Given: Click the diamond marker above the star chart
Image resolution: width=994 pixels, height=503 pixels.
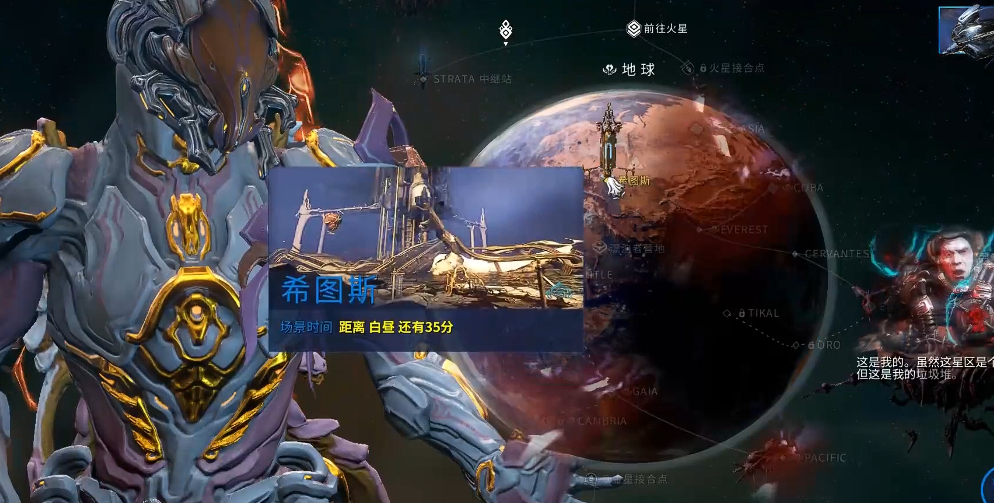Looking at the screenshot, I should point(506,29).
